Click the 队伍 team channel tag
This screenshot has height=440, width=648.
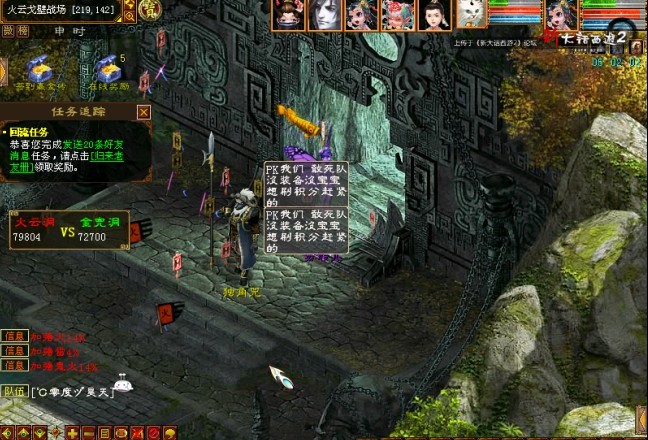14,391
